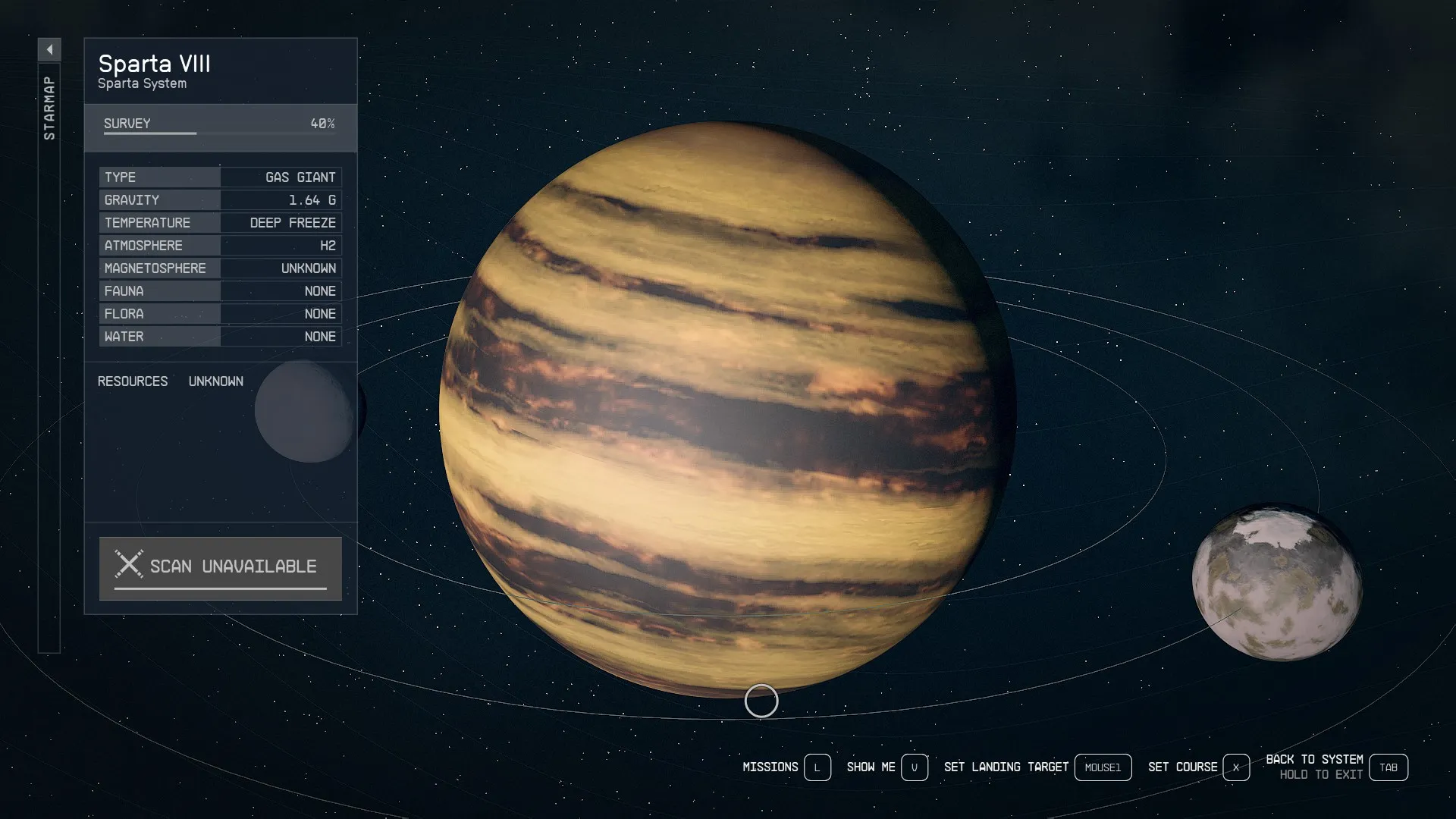This screenshot has height=819, width=1456.
Task: Collapse the panel with the back arrow
Action: 49,50
